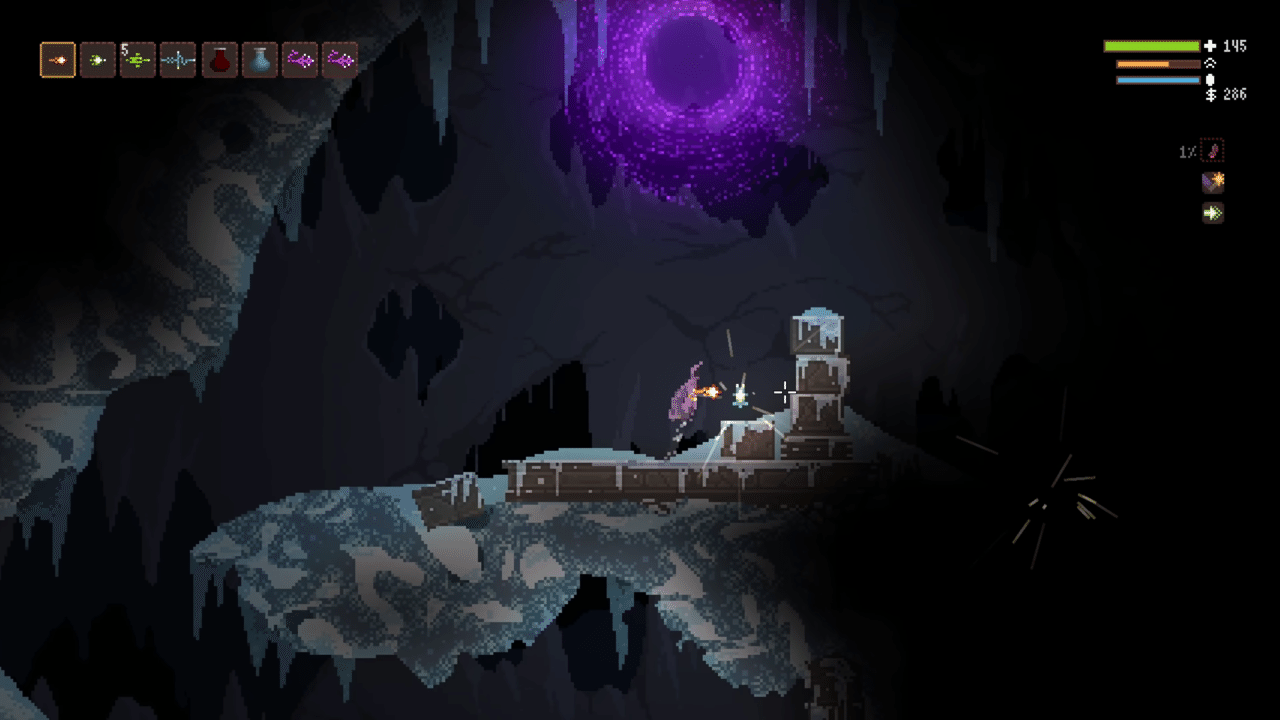Select the light blue potion flask
The image size is (1280, 720).
click(259, 60)
